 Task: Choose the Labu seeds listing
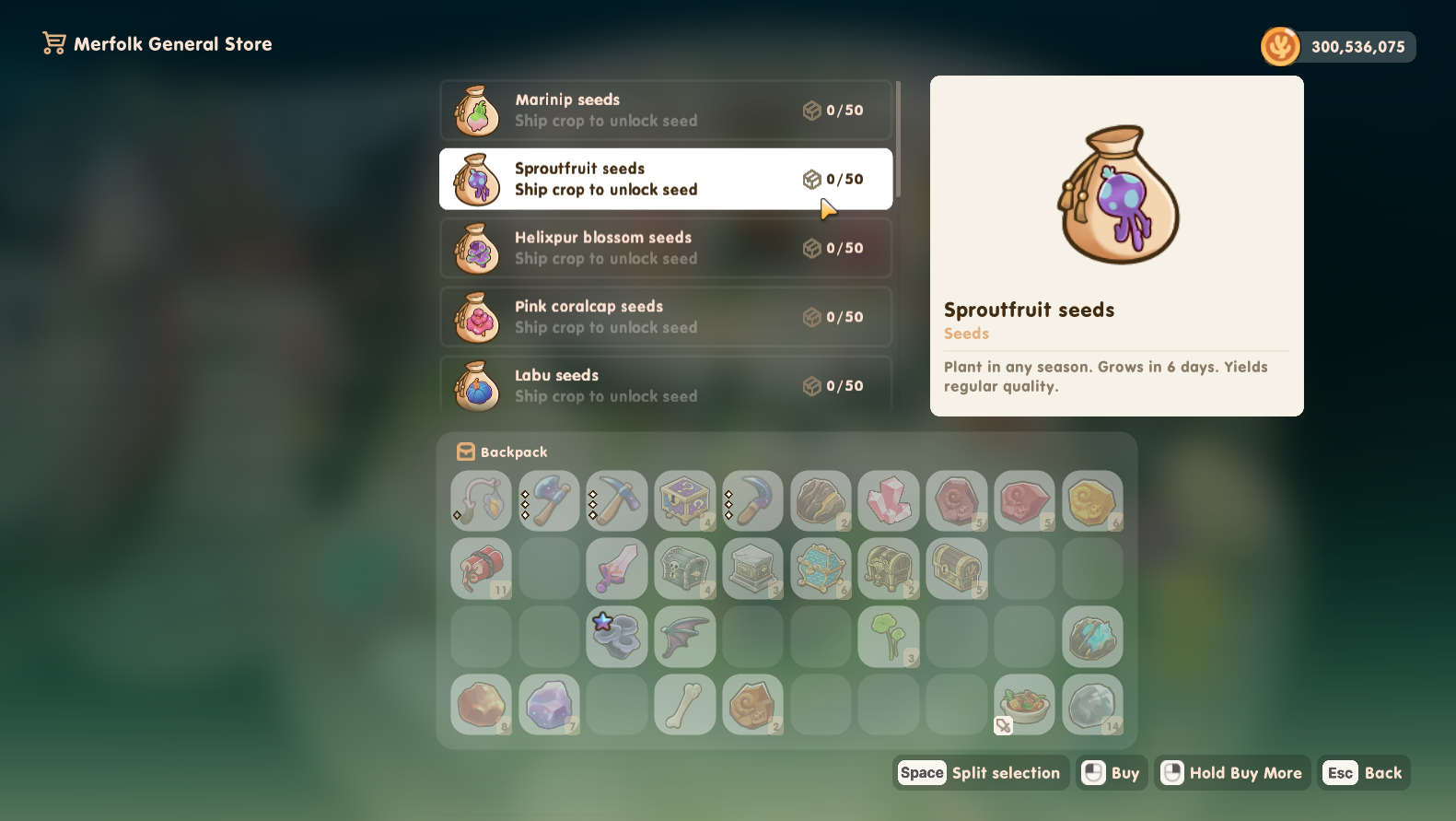(665, 385)
